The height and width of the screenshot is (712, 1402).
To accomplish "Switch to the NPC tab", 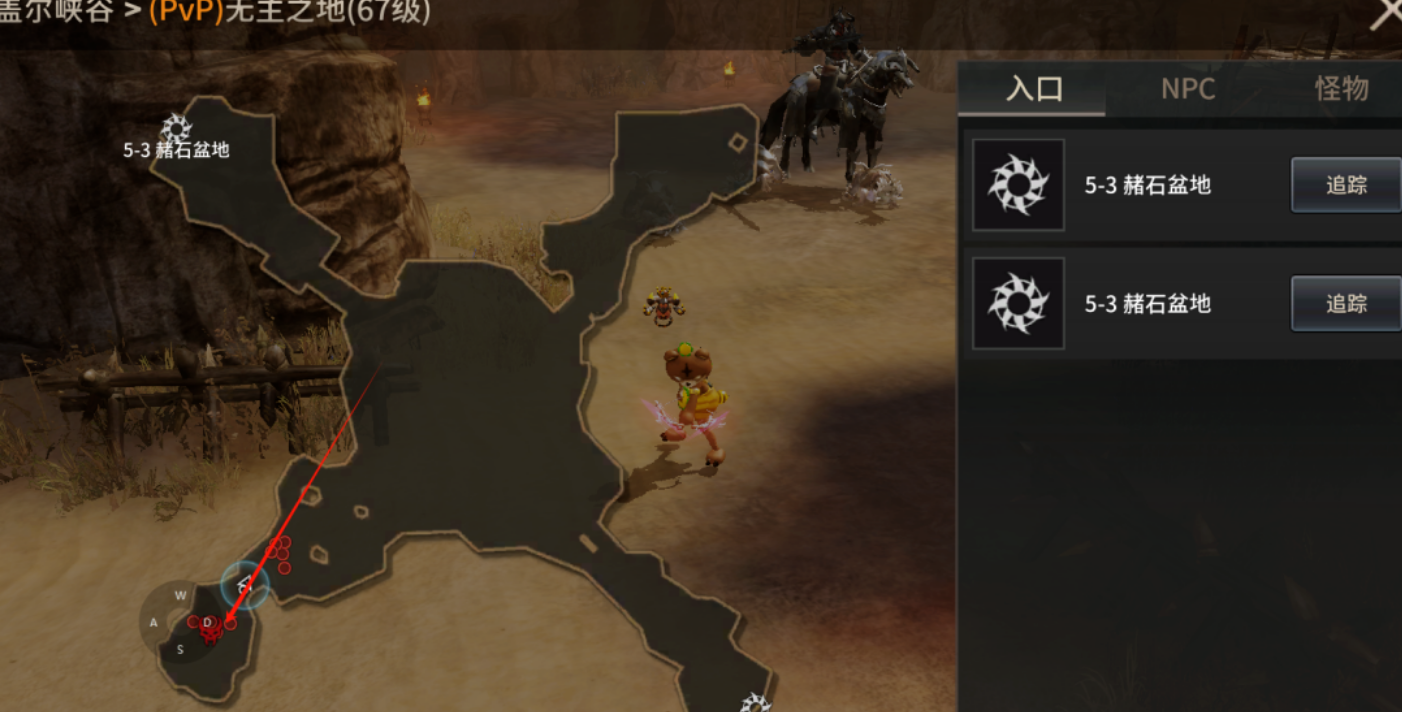I will pyautogui.click(x=1187, y=89).
